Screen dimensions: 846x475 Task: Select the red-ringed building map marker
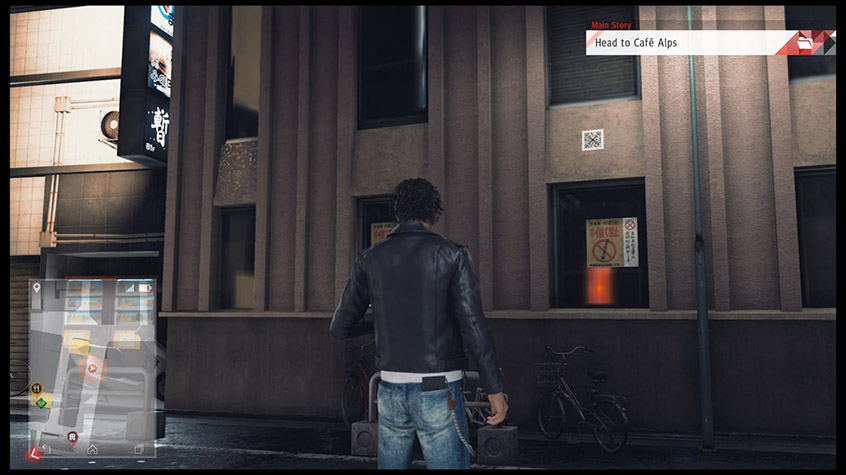pyautogui.click(x=72, y=437)
